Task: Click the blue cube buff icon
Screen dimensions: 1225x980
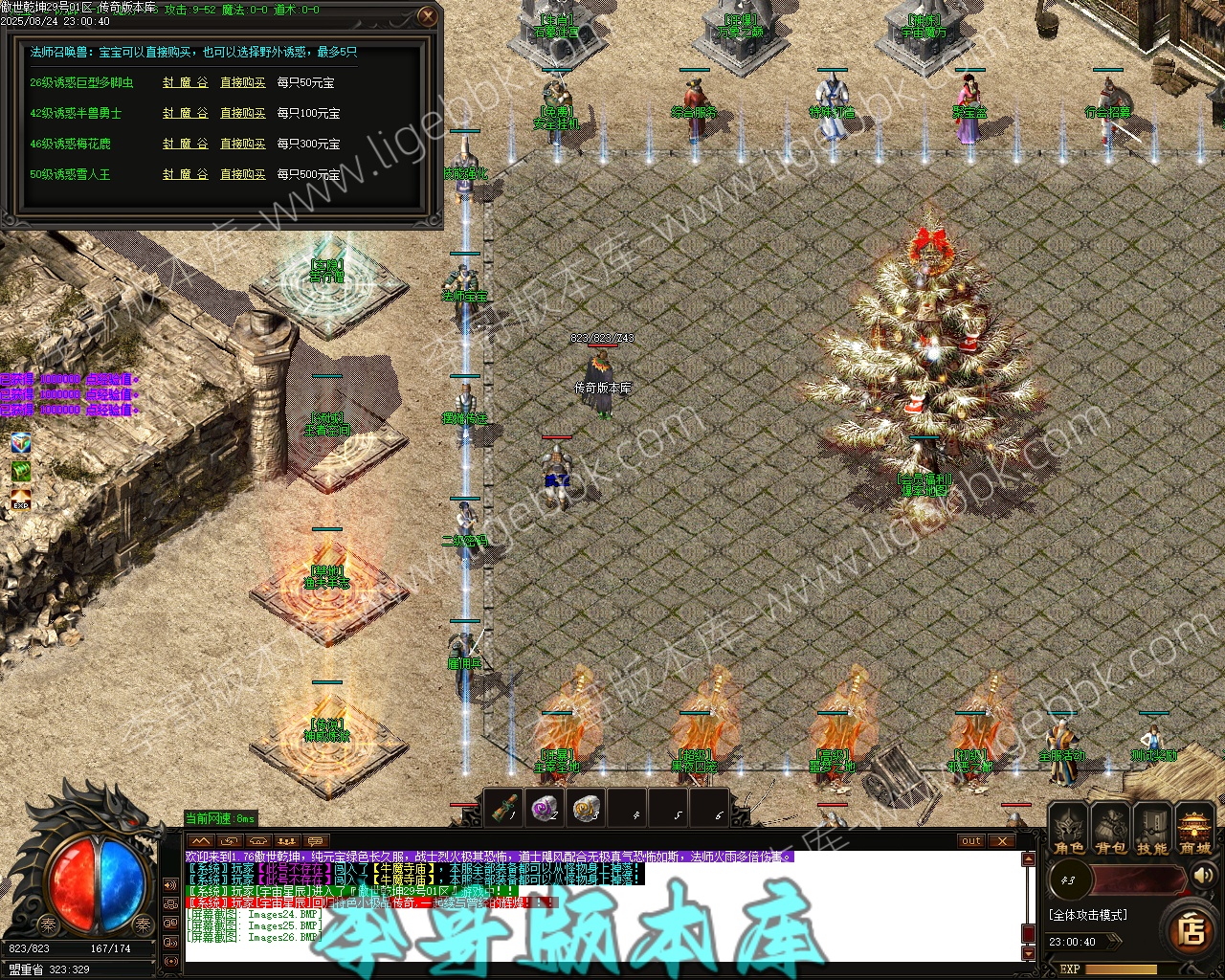Action: [x=21, y=442]
